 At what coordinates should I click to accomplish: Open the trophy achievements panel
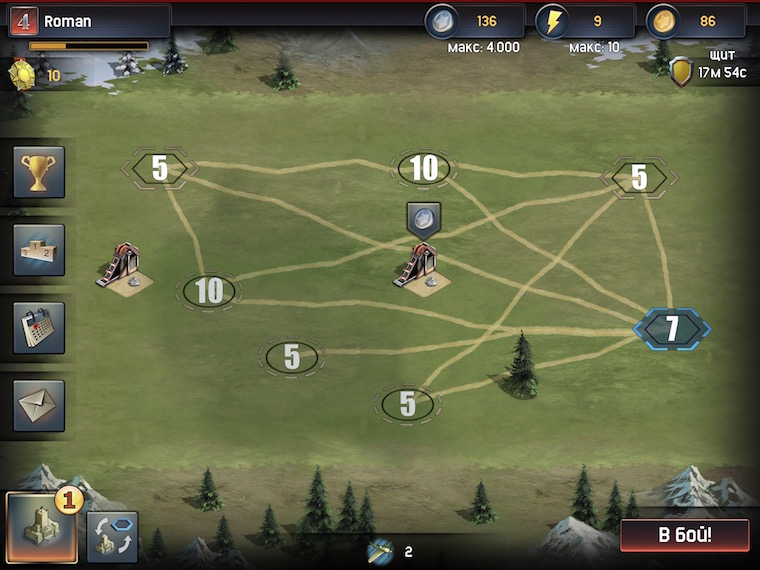click(x=39, y=172)
